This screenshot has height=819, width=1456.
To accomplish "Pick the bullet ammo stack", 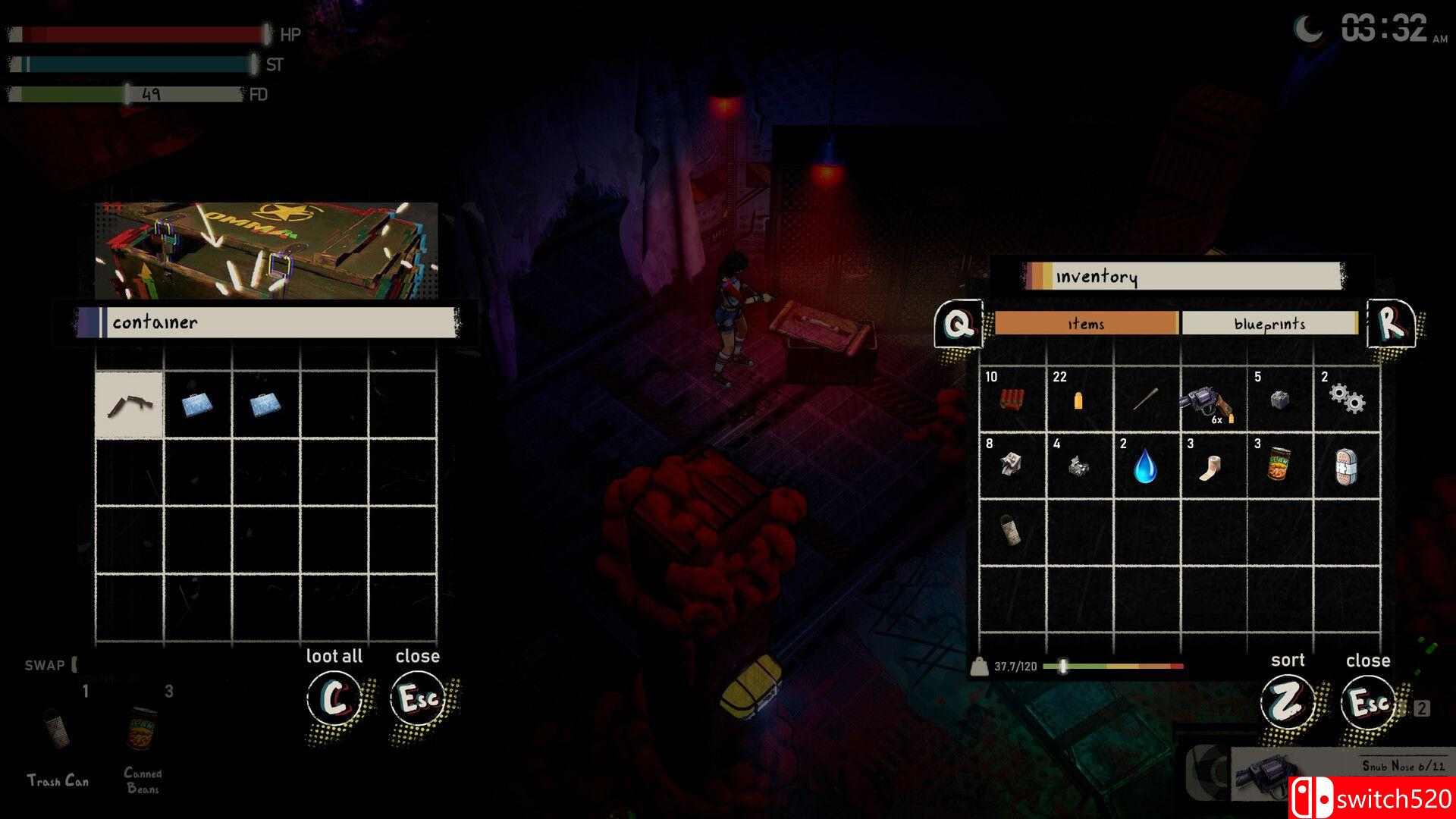I will pyautogui.click(x=1078, y=400).
